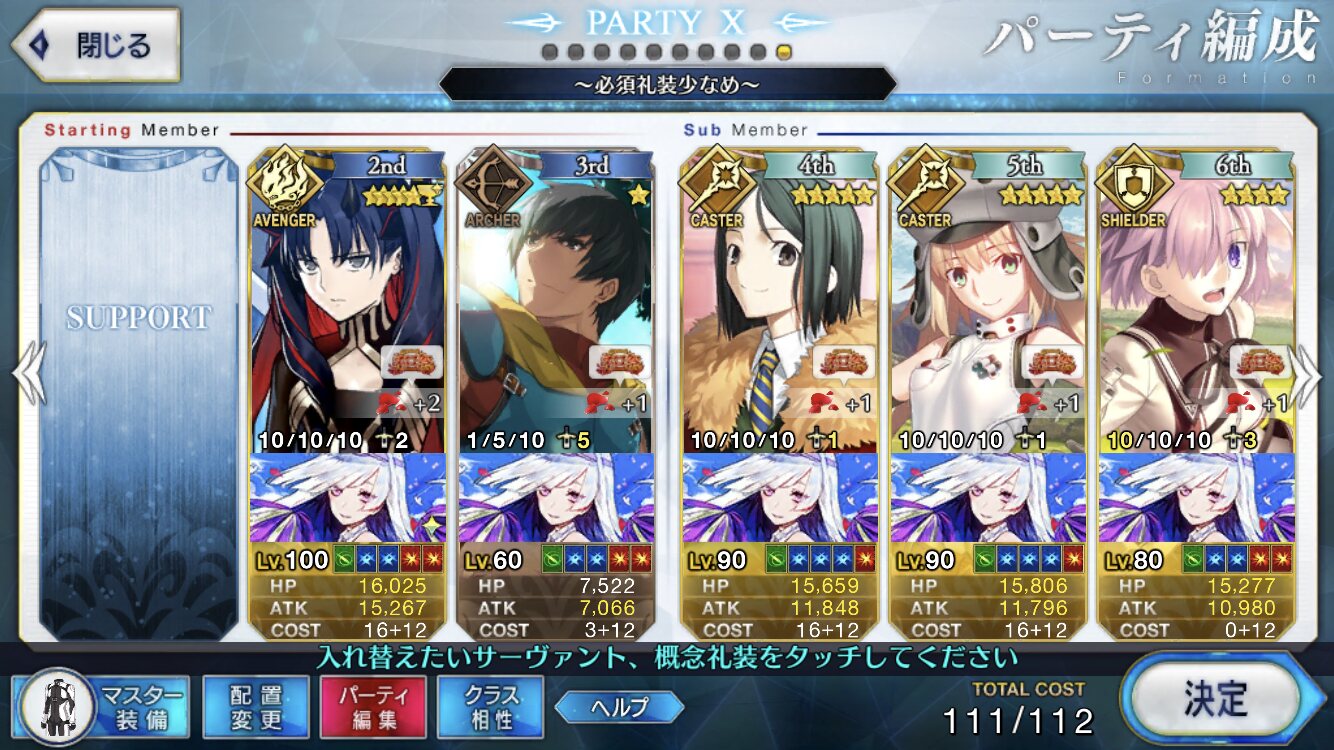Tap the Shielder's craft essence card
Screen dimensions: 1334x750
coord(1196,500)
